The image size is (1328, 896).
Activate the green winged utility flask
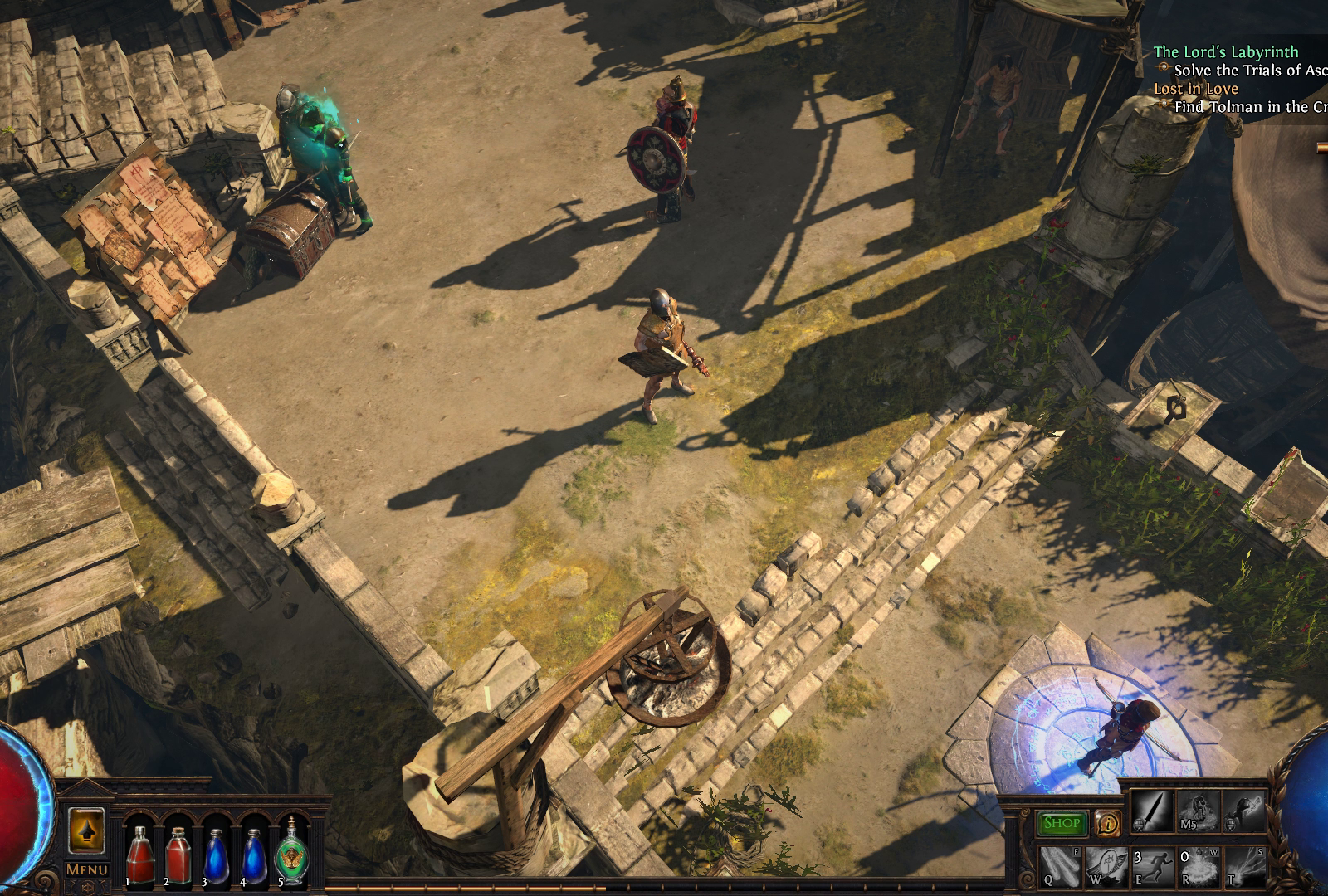tap(291, 850)
